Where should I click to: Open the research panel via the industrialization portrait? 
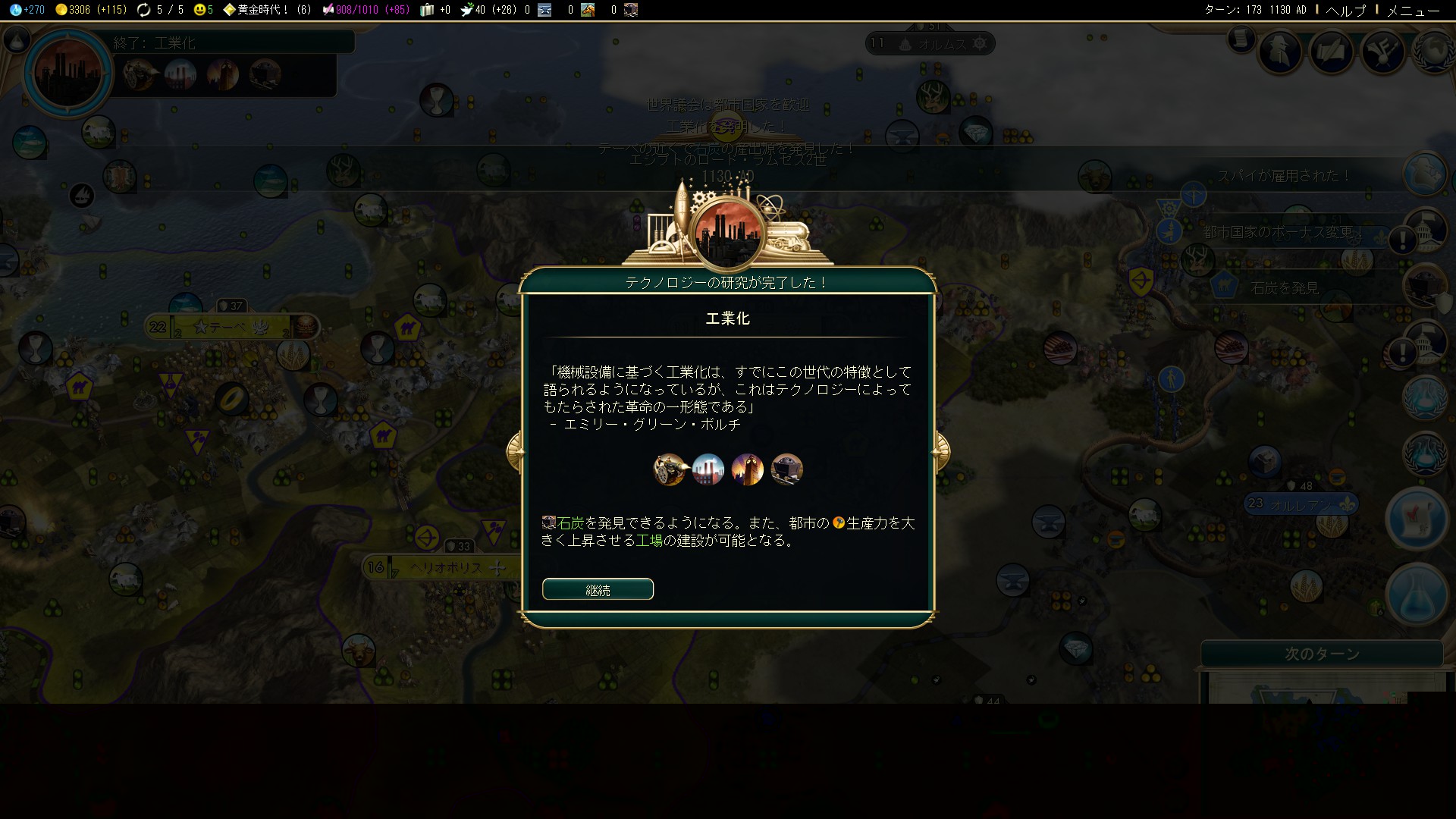pos(68,73)
